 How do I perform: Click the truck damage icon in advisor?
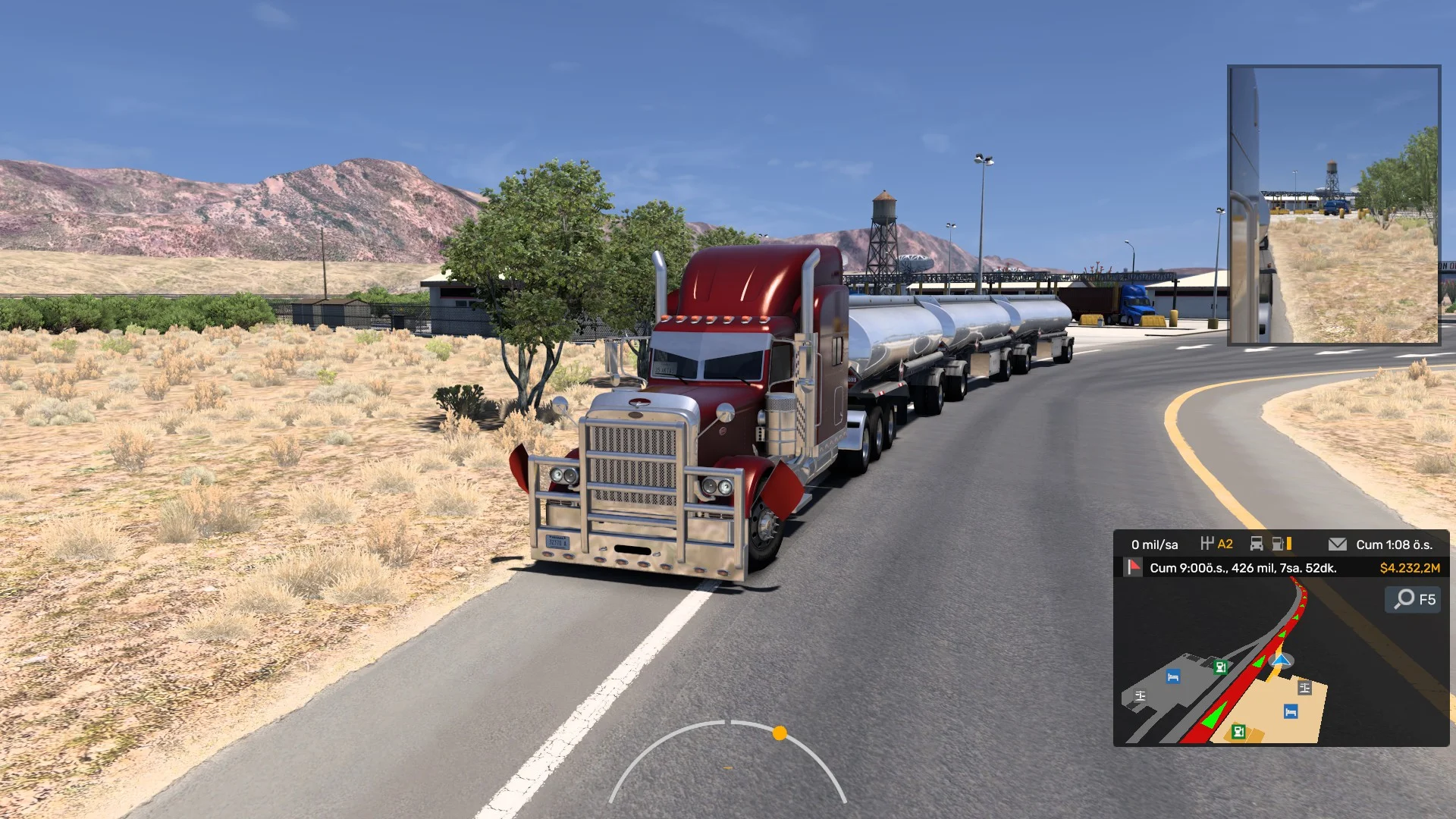pos(1257,544)
